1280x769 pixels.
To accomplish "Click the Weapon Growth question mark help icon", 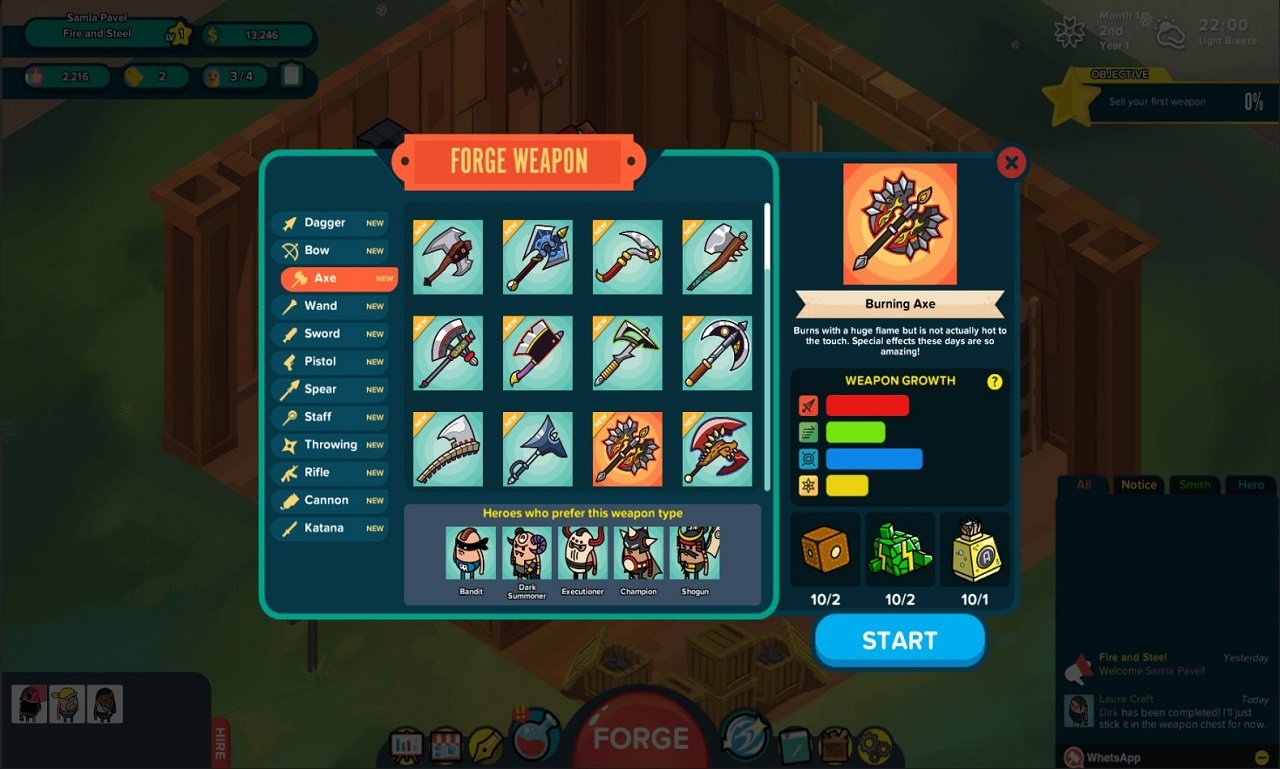I will [x=993, y=381].
